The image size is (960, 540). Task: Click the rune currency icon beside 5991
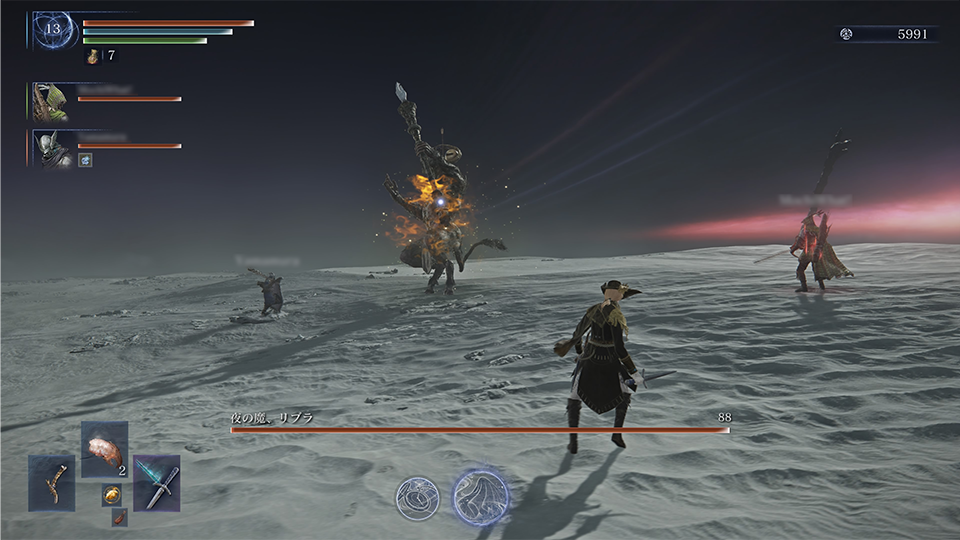(845, 34)
